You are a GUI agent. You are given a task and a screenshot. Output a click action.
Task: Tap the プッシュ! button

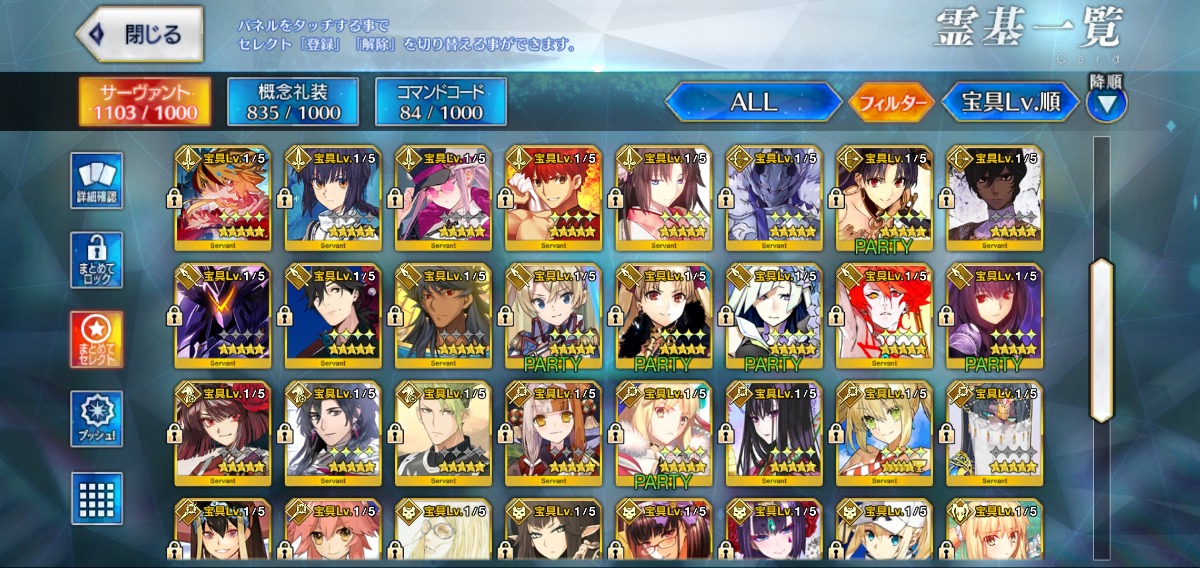click(x=97, y=419)
